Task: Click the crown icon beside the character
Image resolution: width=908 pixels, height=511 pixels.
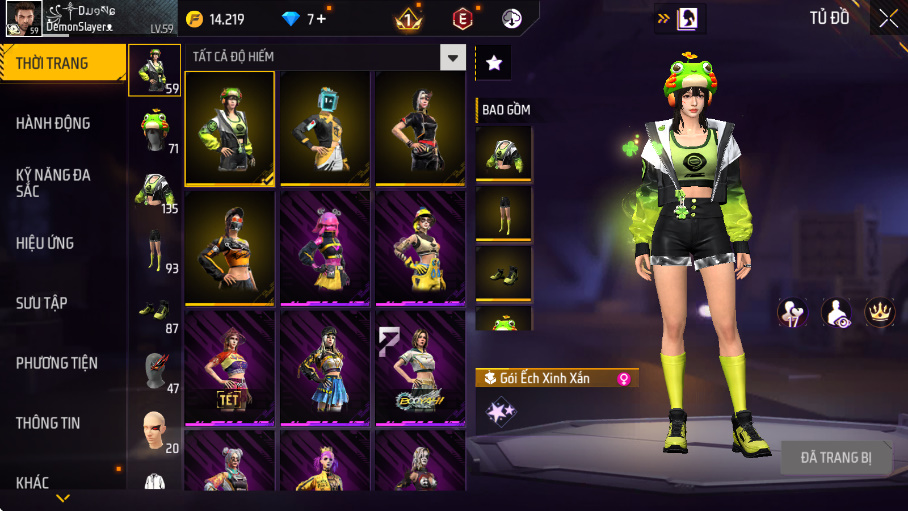Action: coord(879,312)
